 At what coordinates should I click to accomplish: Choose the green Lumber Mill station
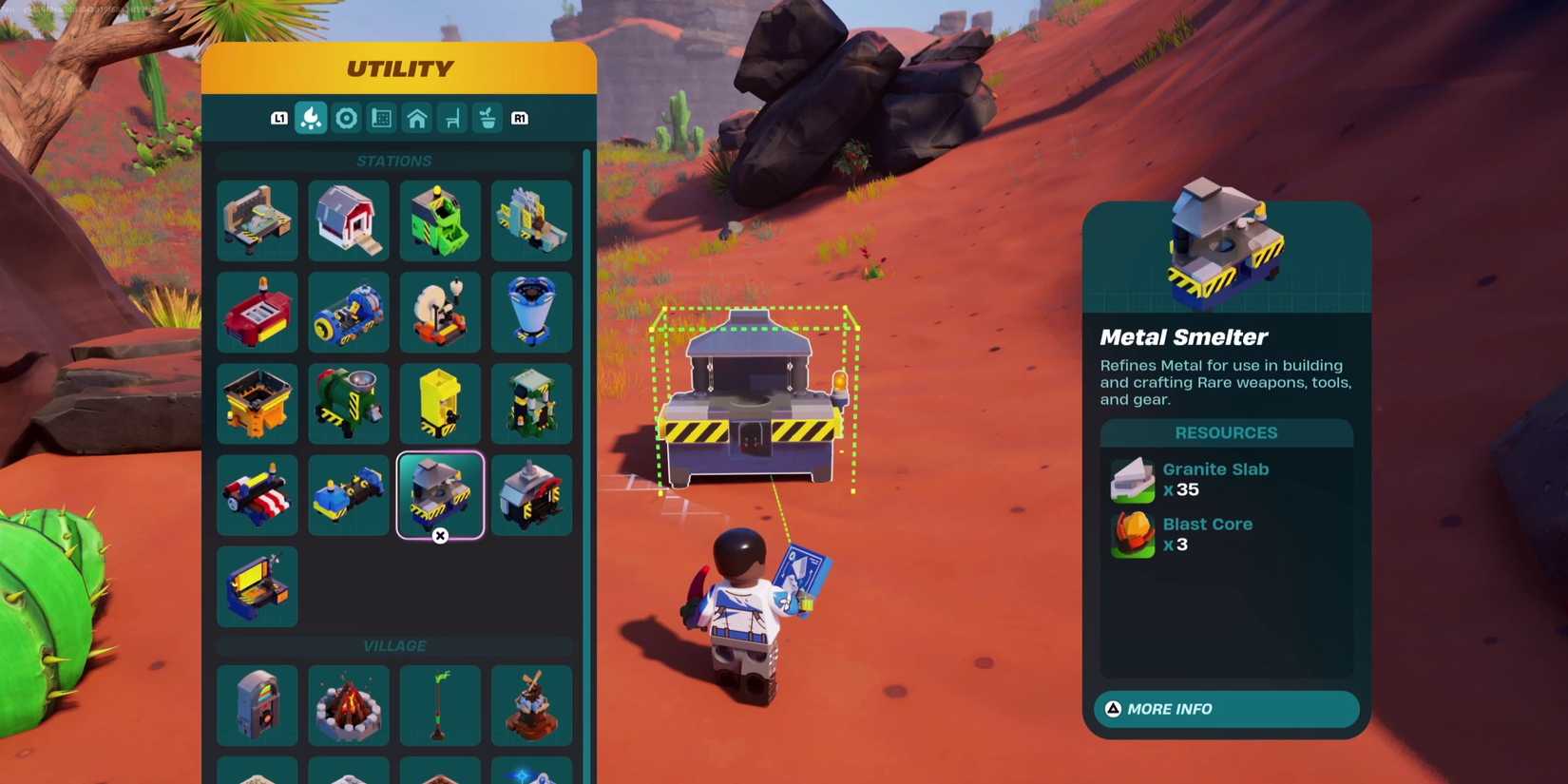point(440,220)
